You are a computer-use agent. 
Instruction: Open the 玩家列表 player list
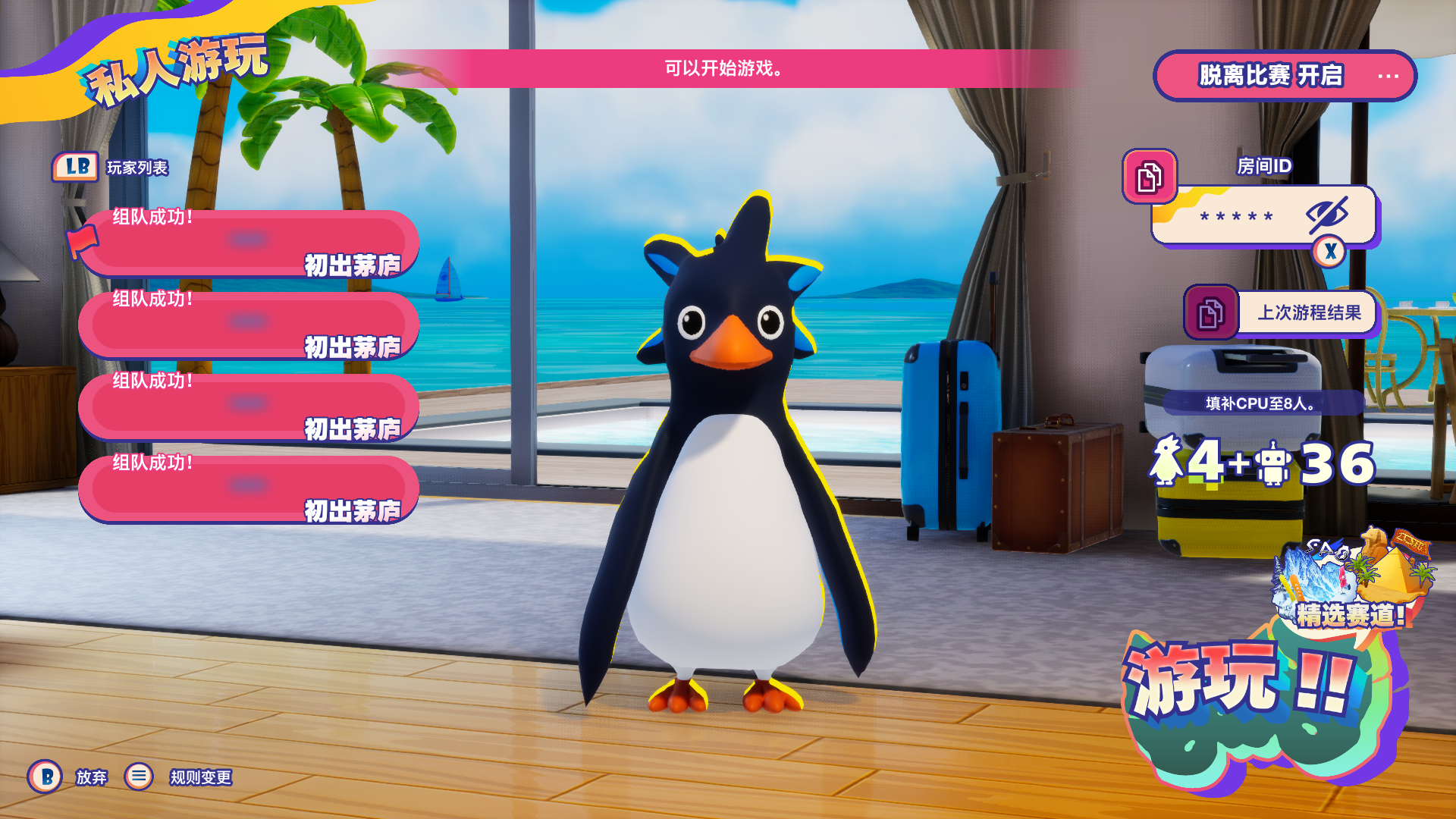pos(136,168)
